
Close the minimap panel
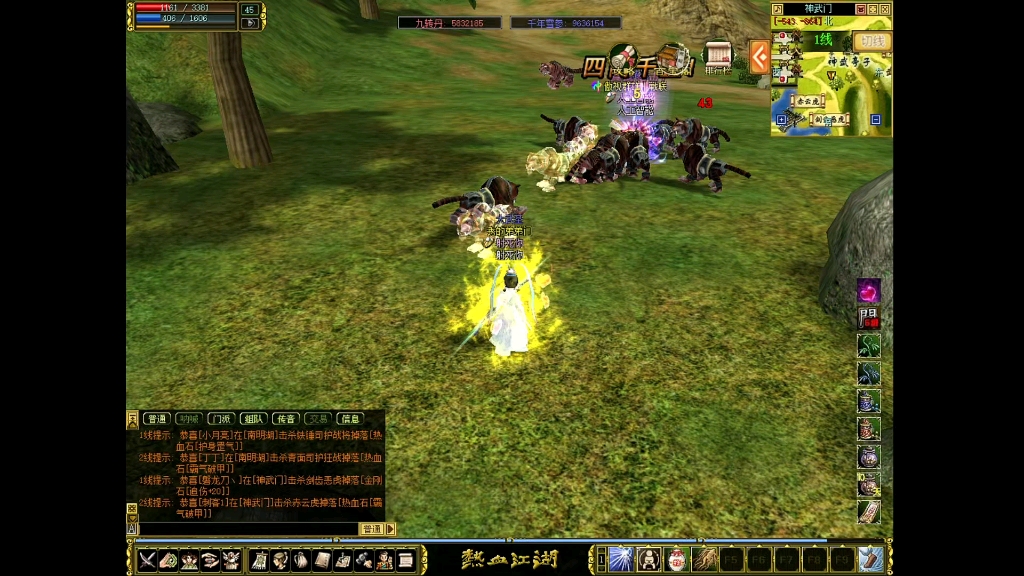[885, 9]
